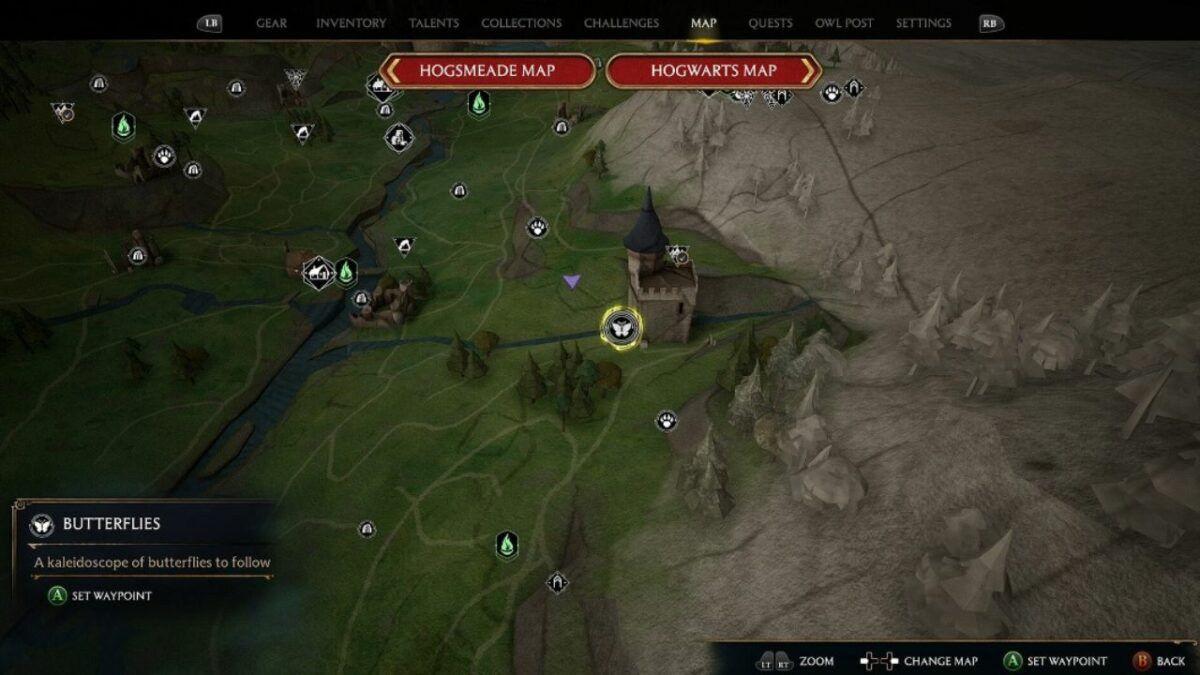This screenshot has width=1200, height=675.
Task: Select the highlighted Butterflies map marker
Action: (619, 327)
